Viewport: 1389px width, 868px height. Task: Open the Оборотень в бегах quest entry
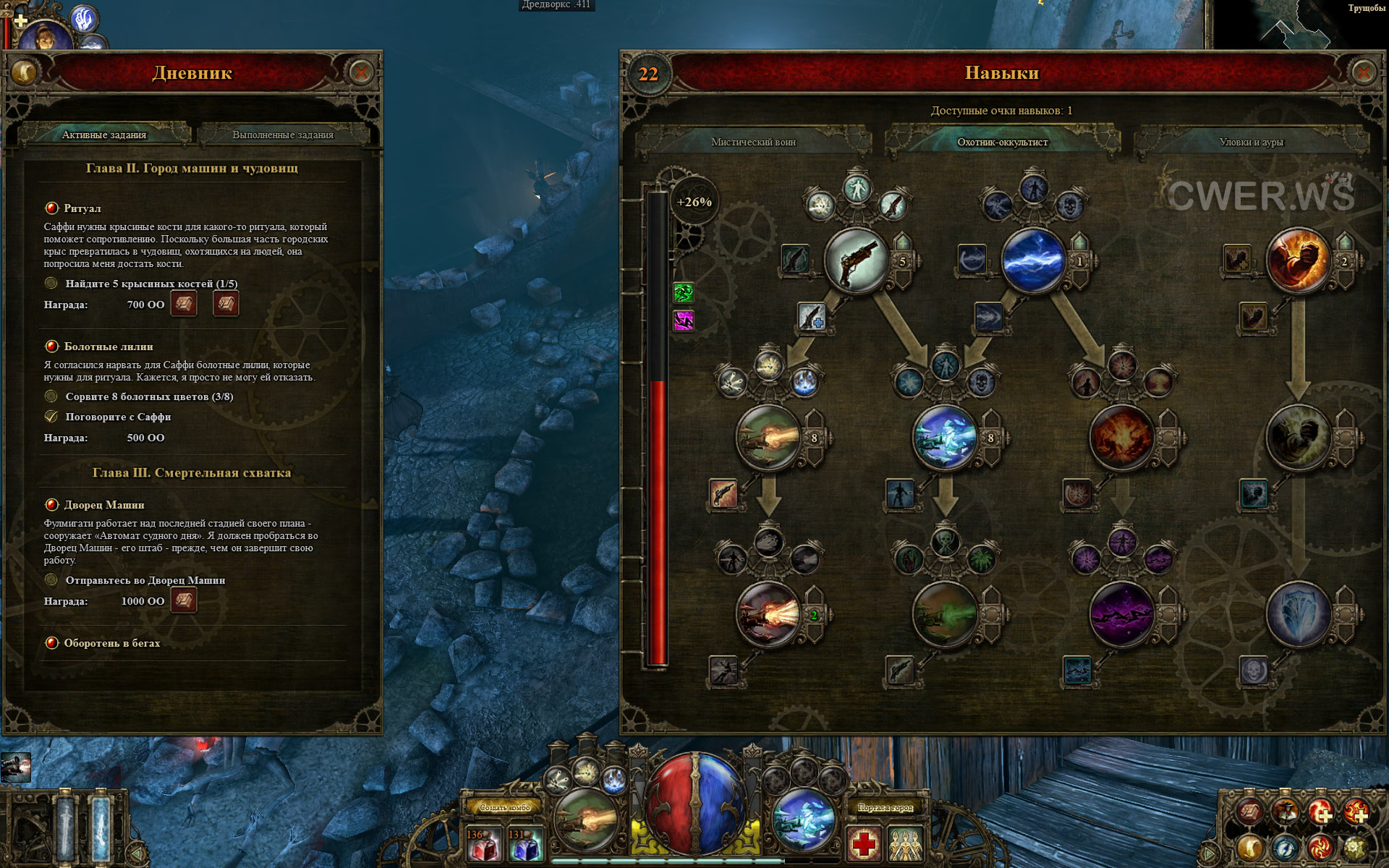point(112,643)
